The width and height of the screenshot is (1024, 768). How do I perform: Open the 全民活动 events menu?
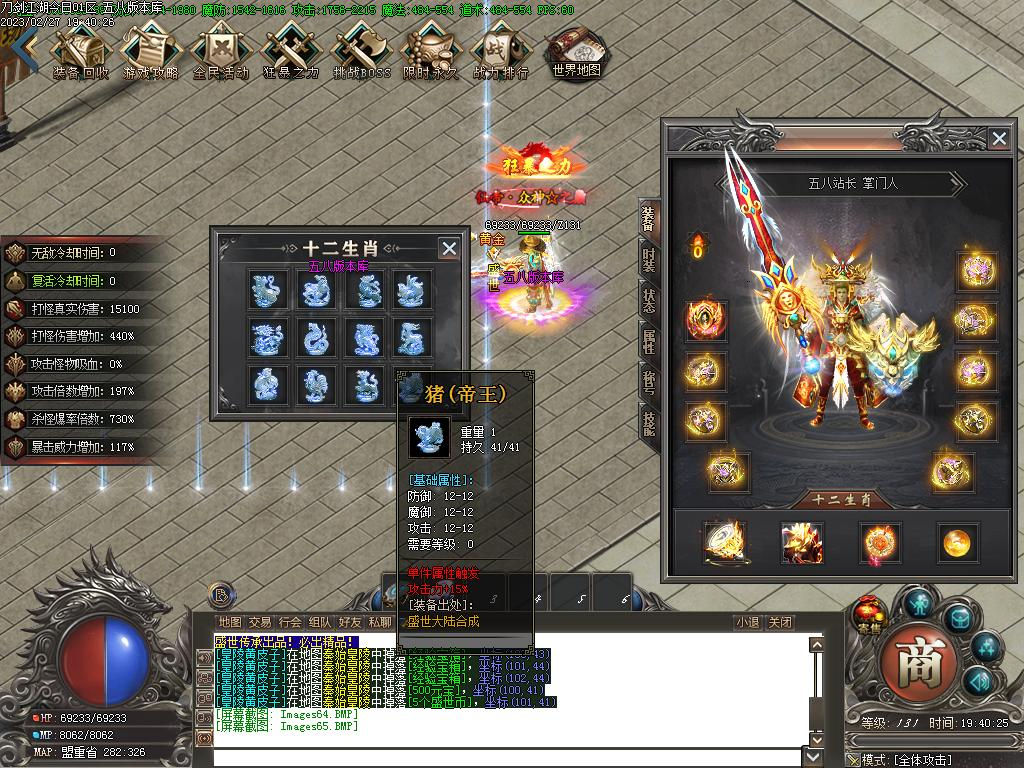pos(220,53)
